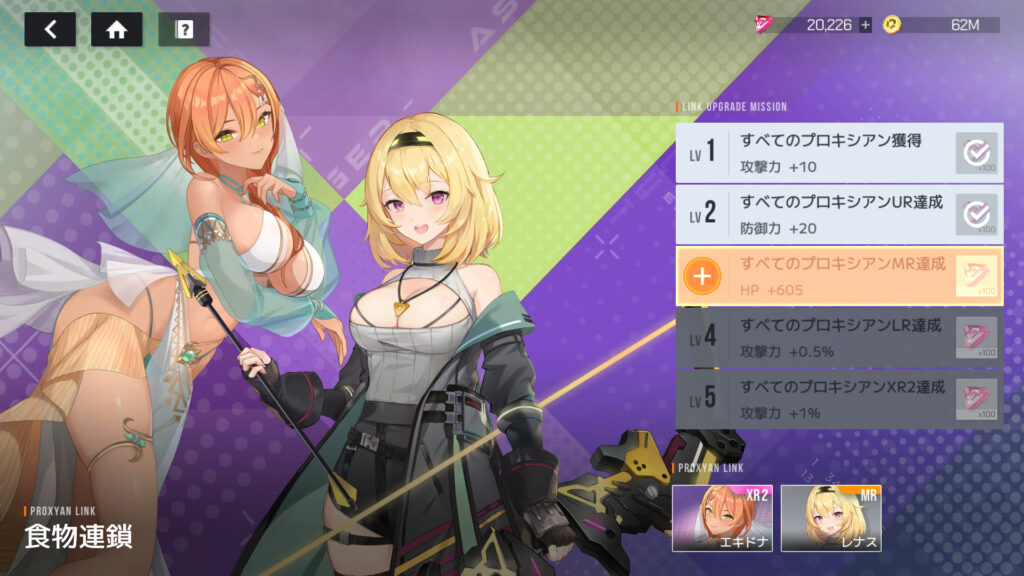Viewport: 1024px width, 576px height.
Task: Select the LV 1 link mission row
Action: (838, 152)
